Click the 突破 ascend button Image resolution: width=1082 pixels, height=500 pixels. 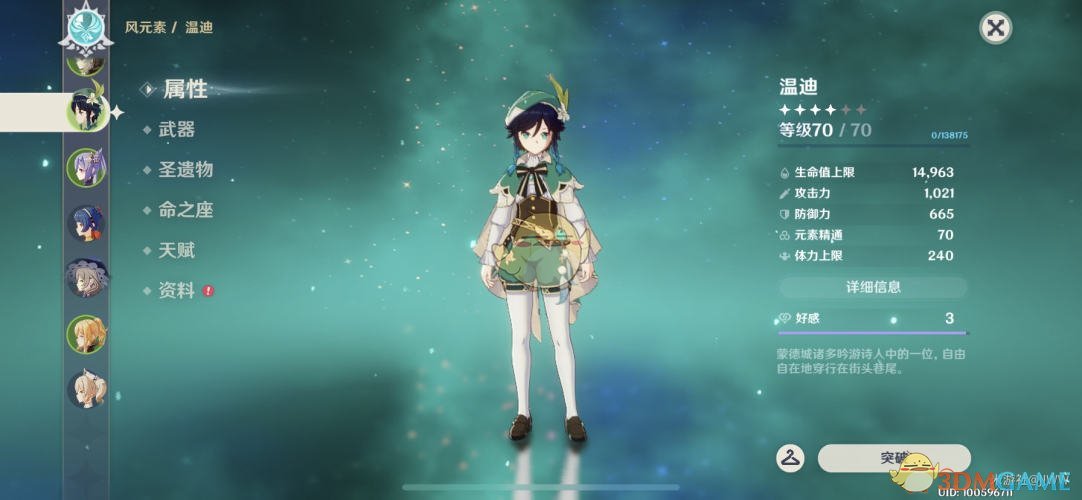coord(894,458)
